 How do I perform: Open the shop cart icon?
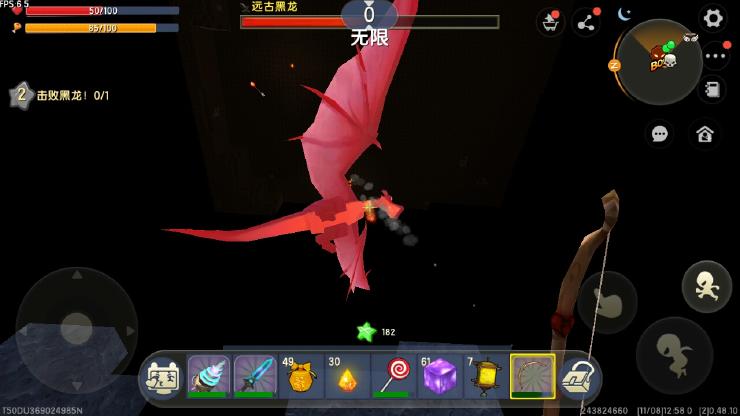coord(550,22)
